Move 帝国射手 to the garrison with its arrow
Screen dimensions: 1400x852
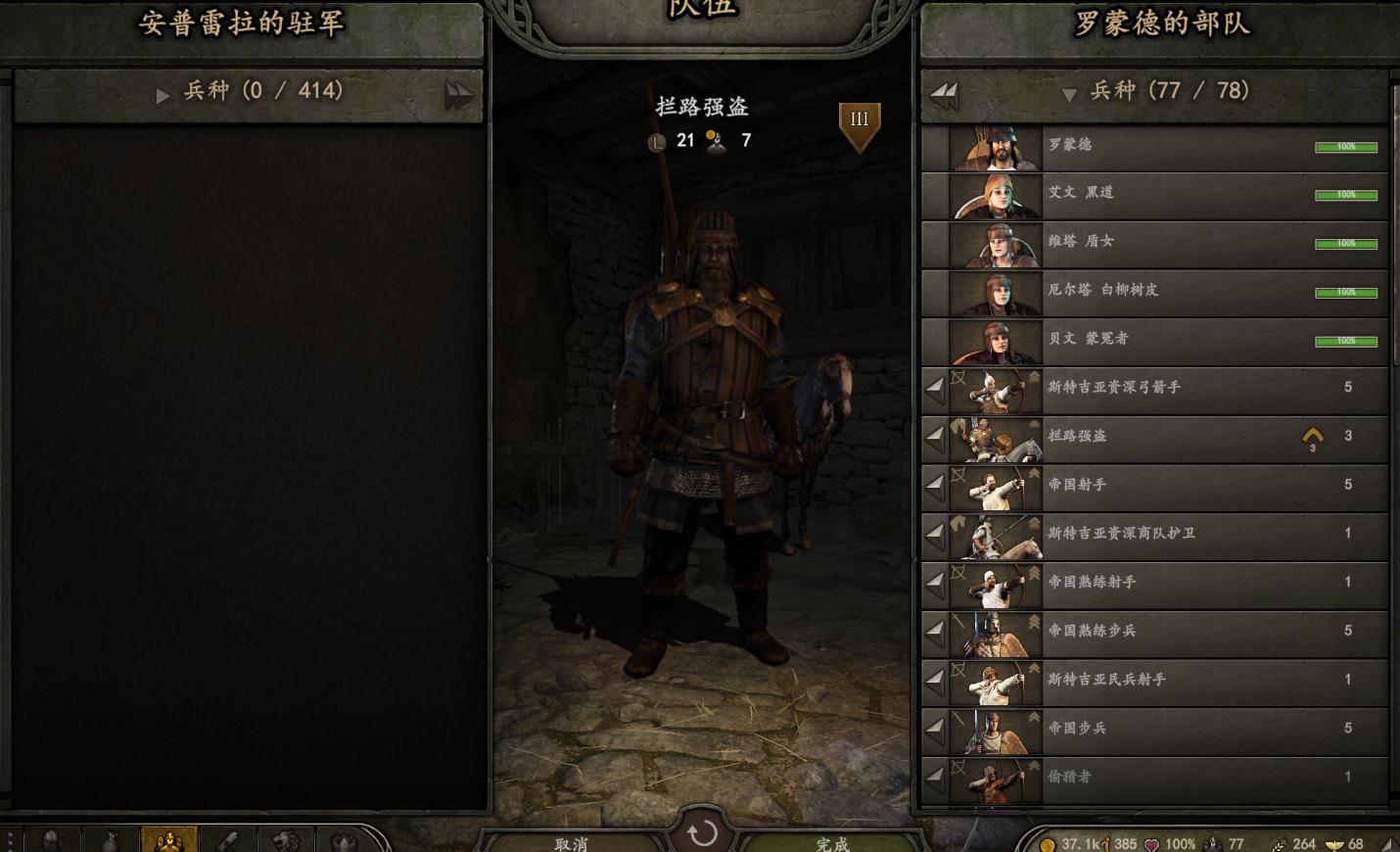click(x=935, y=485)
